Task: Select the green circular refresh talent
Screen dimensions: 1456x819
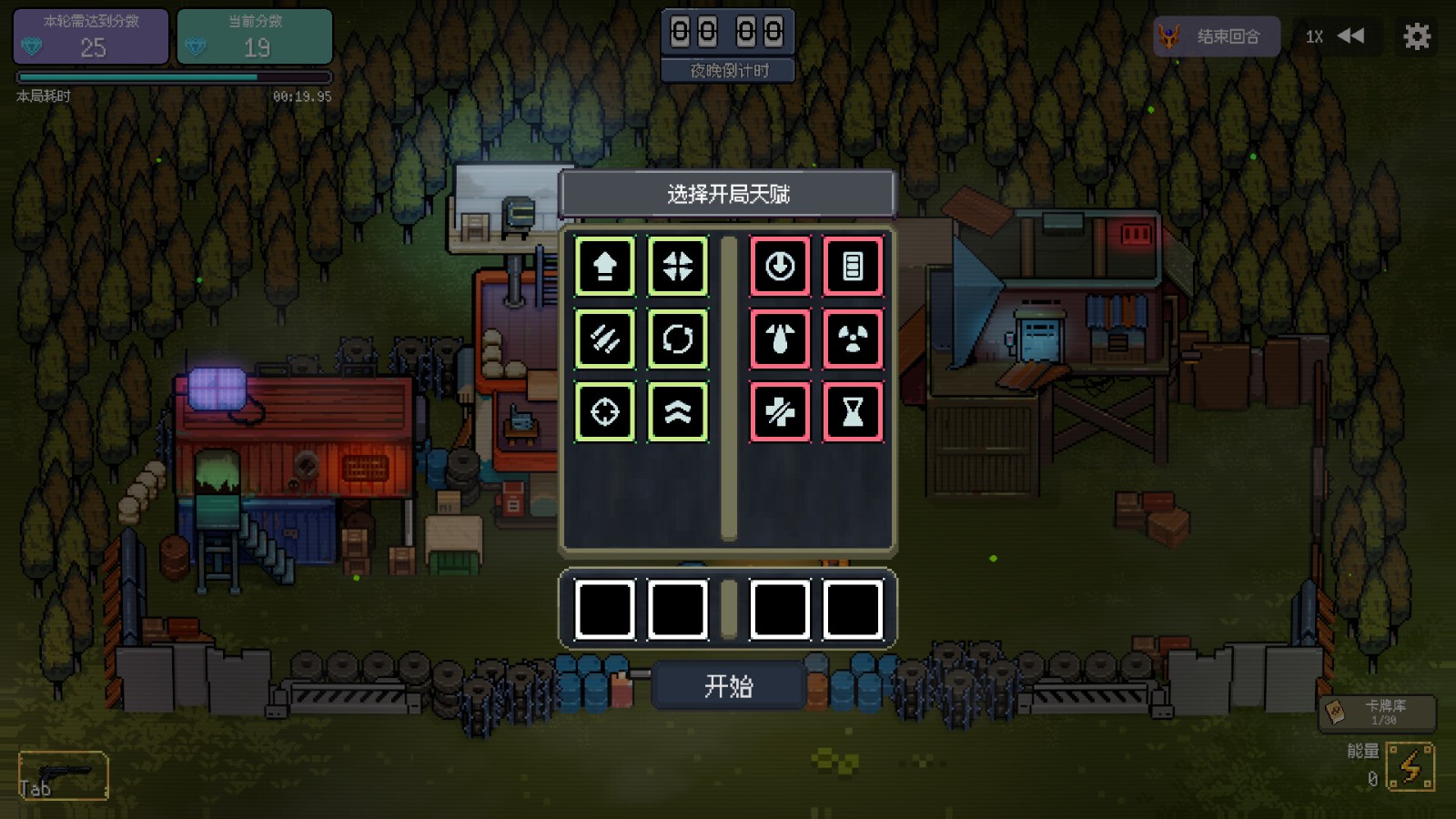Action: [678, 339]
